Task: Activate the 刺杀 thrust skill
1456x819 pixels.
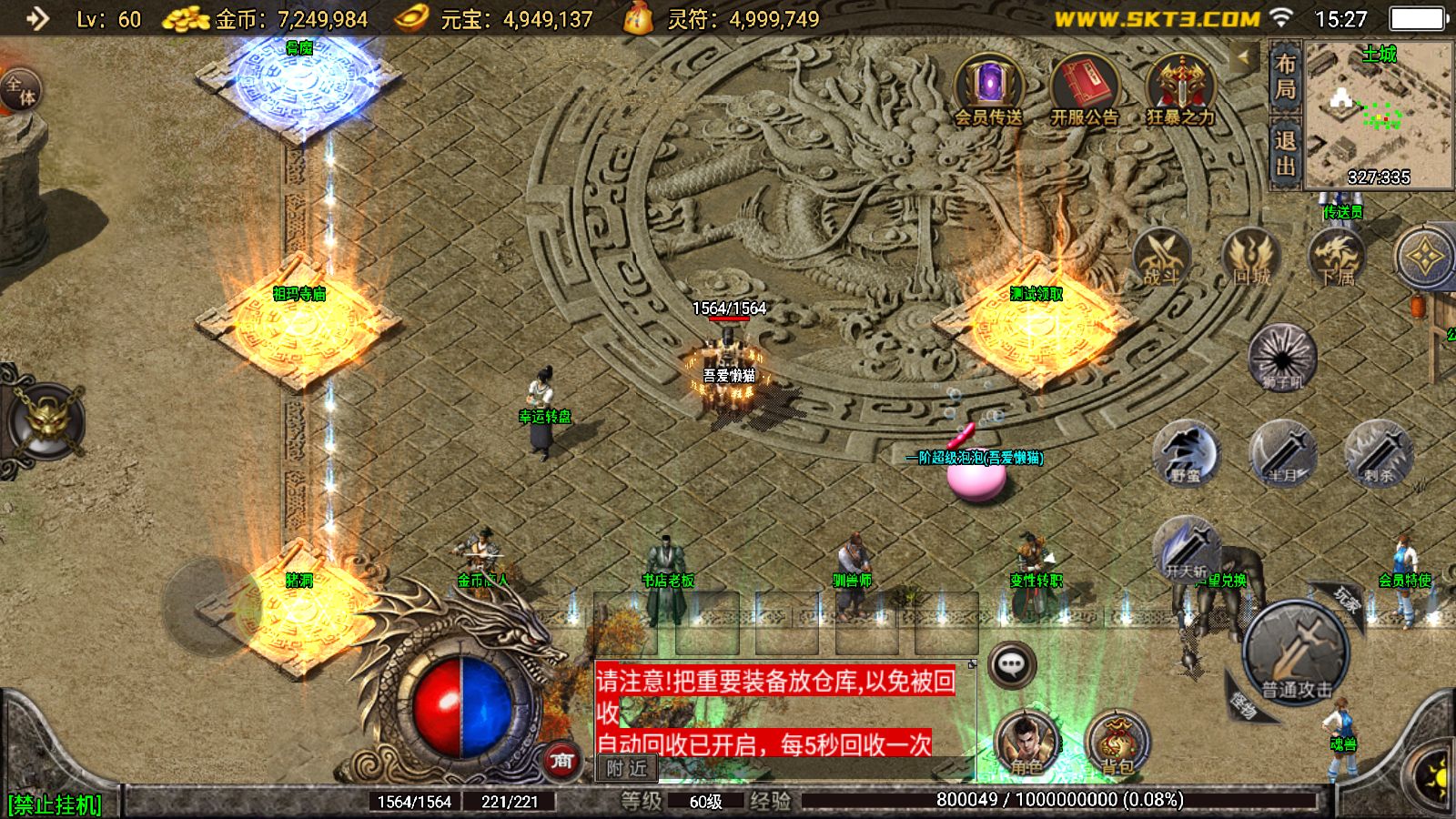Action: click(x=1379, y=452)
